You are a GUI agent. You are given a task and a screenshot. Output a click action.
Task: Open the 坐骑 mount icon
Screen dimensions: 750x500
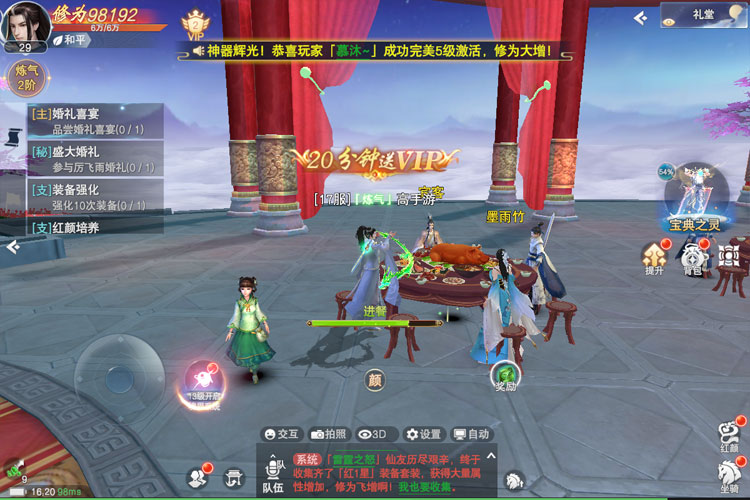729,476
